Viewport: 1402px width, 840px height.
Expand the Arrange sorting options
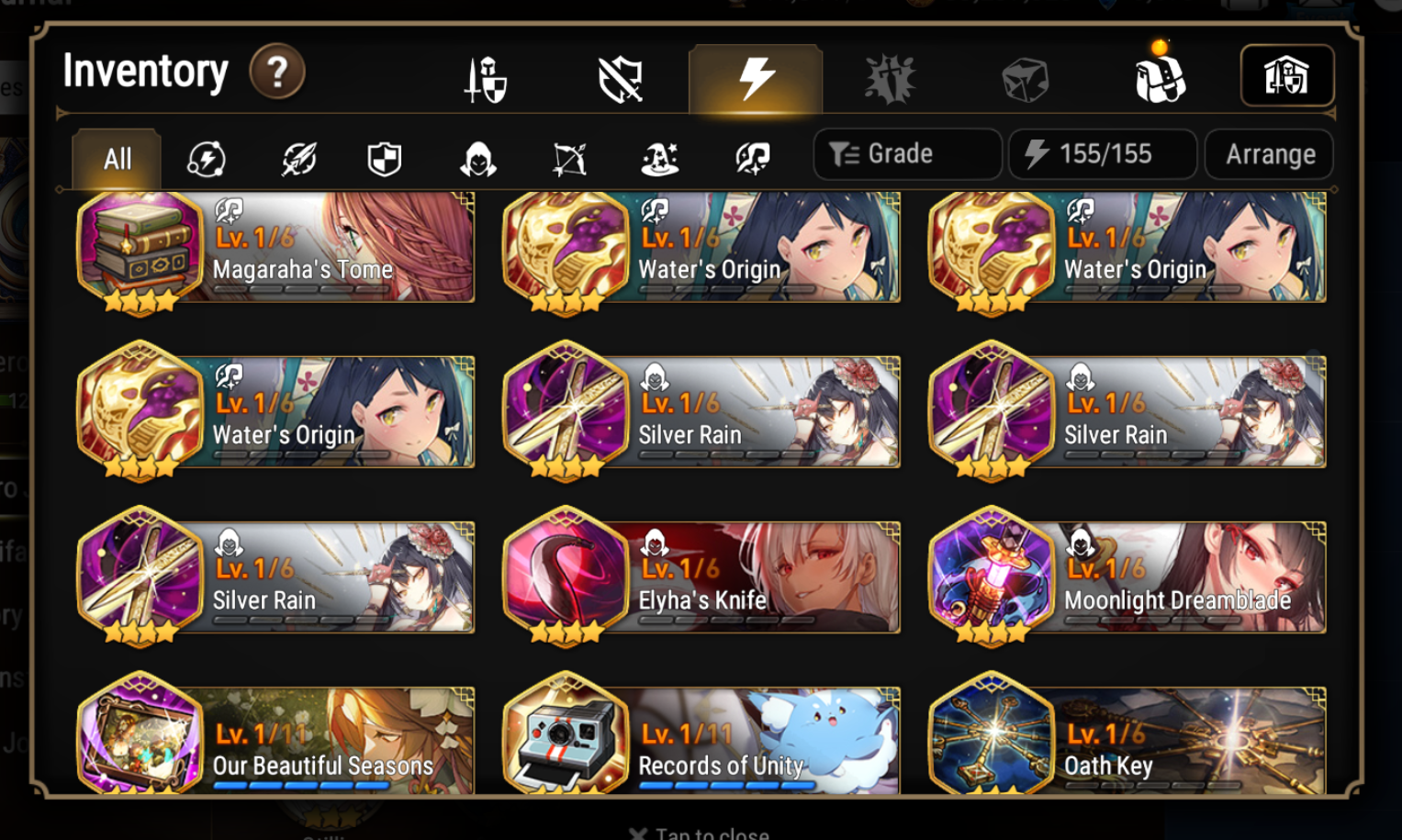pos(1269,153)
